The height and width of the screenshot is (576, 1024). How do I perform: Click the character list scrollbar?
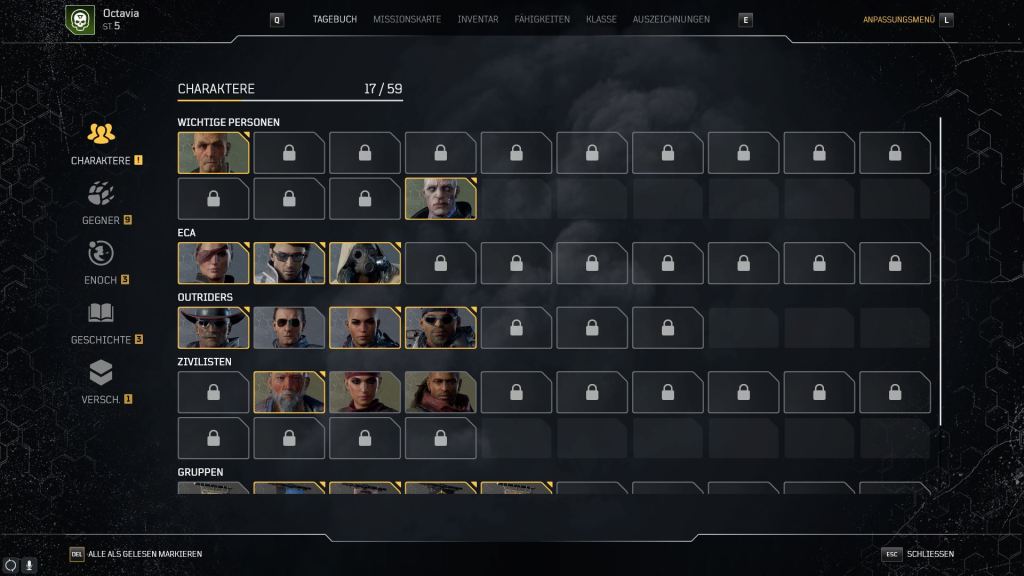(940, 270)
